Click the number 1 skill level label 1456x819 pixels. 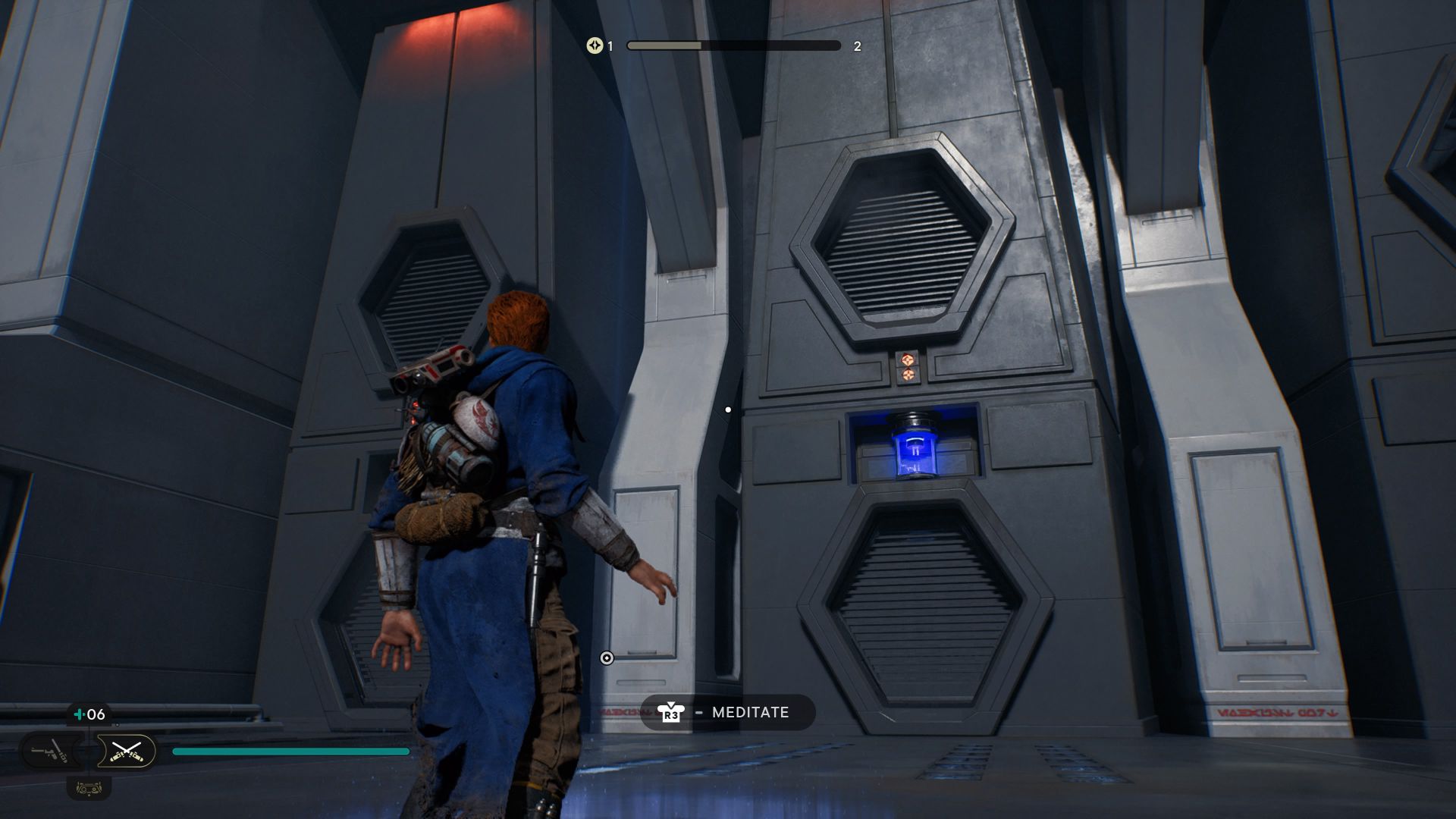click(610, 46)
